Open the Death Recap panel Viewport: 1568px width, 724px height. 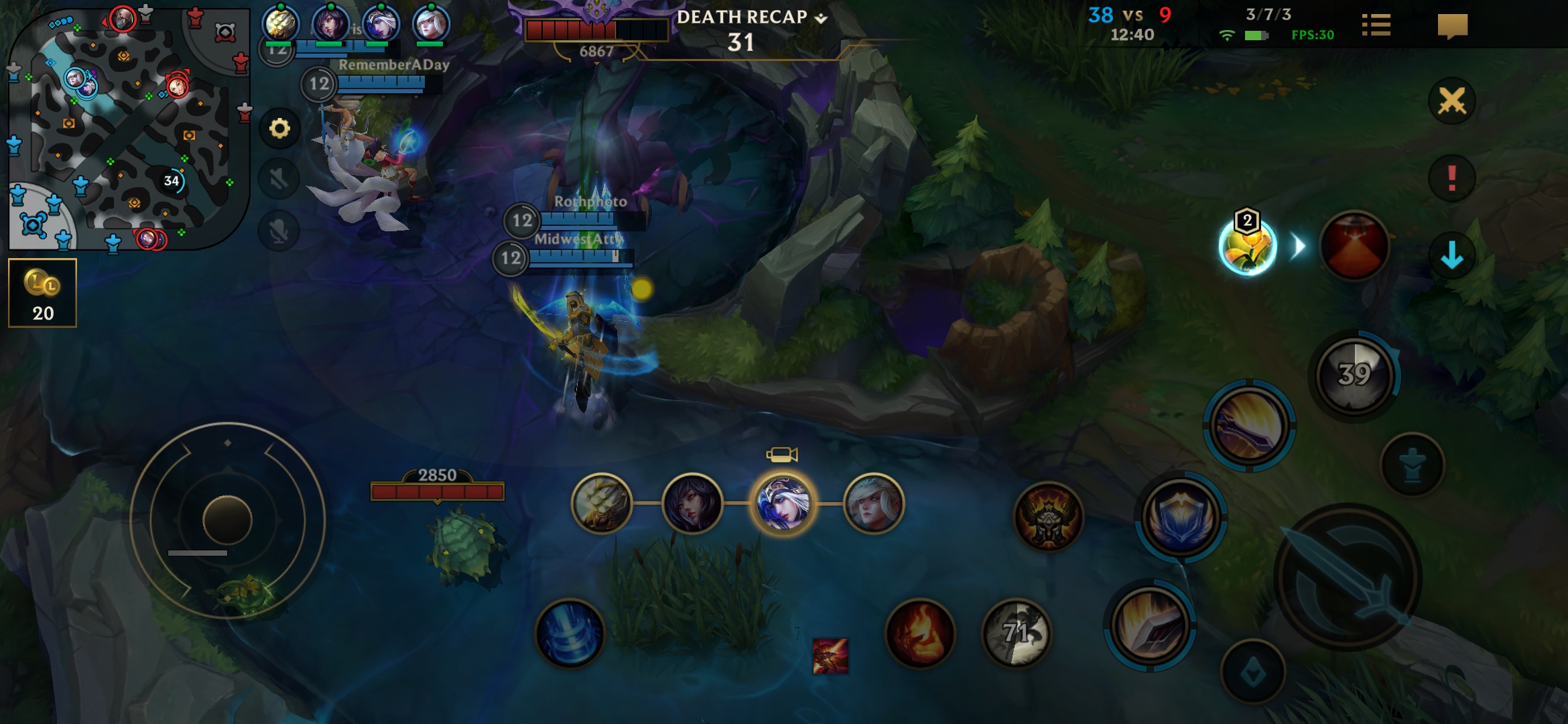[751, 17]
